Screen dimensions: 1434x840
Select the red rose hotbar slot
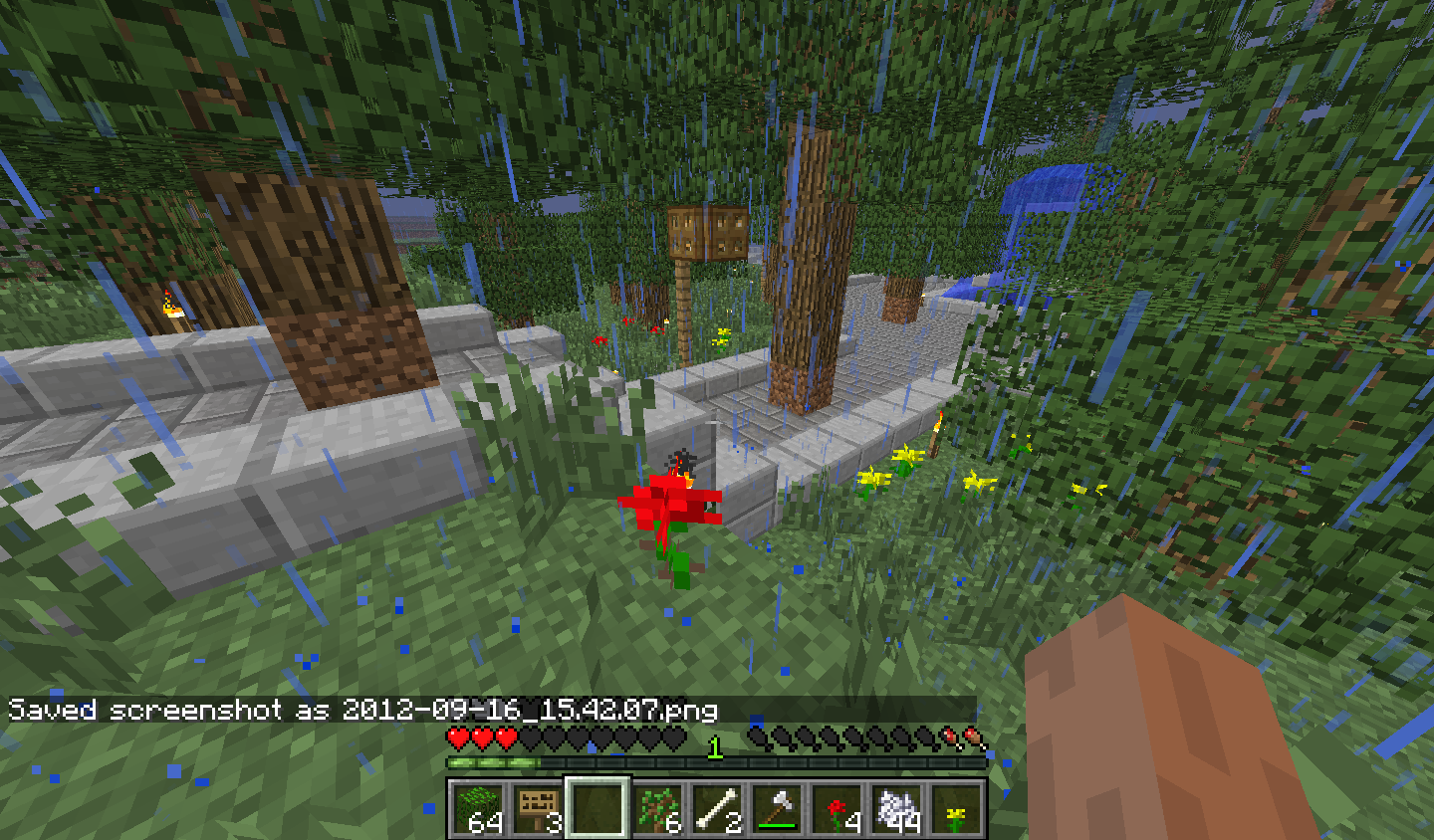pos(836,808)
